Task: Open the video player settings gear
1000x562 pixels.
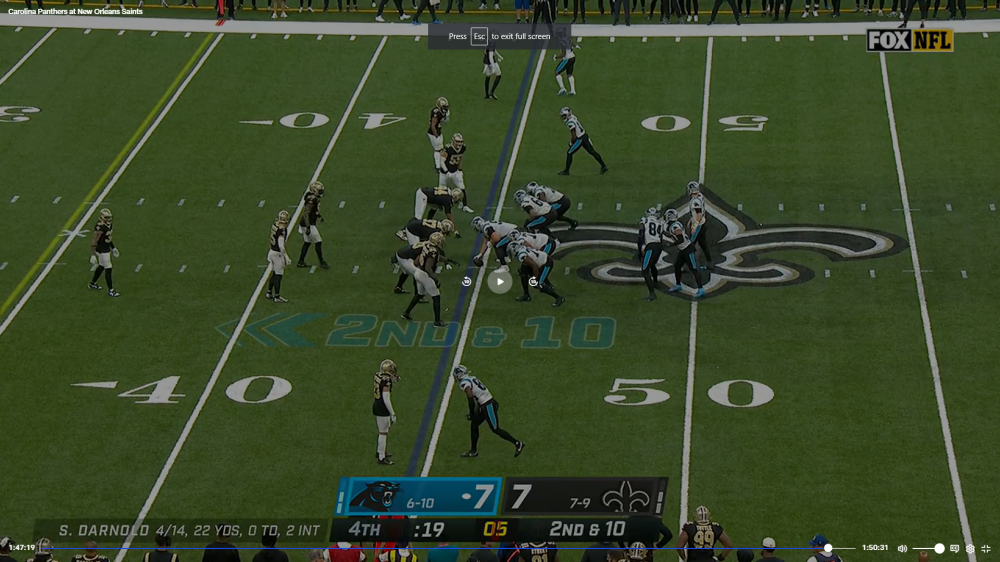Action: pos(970,549)
